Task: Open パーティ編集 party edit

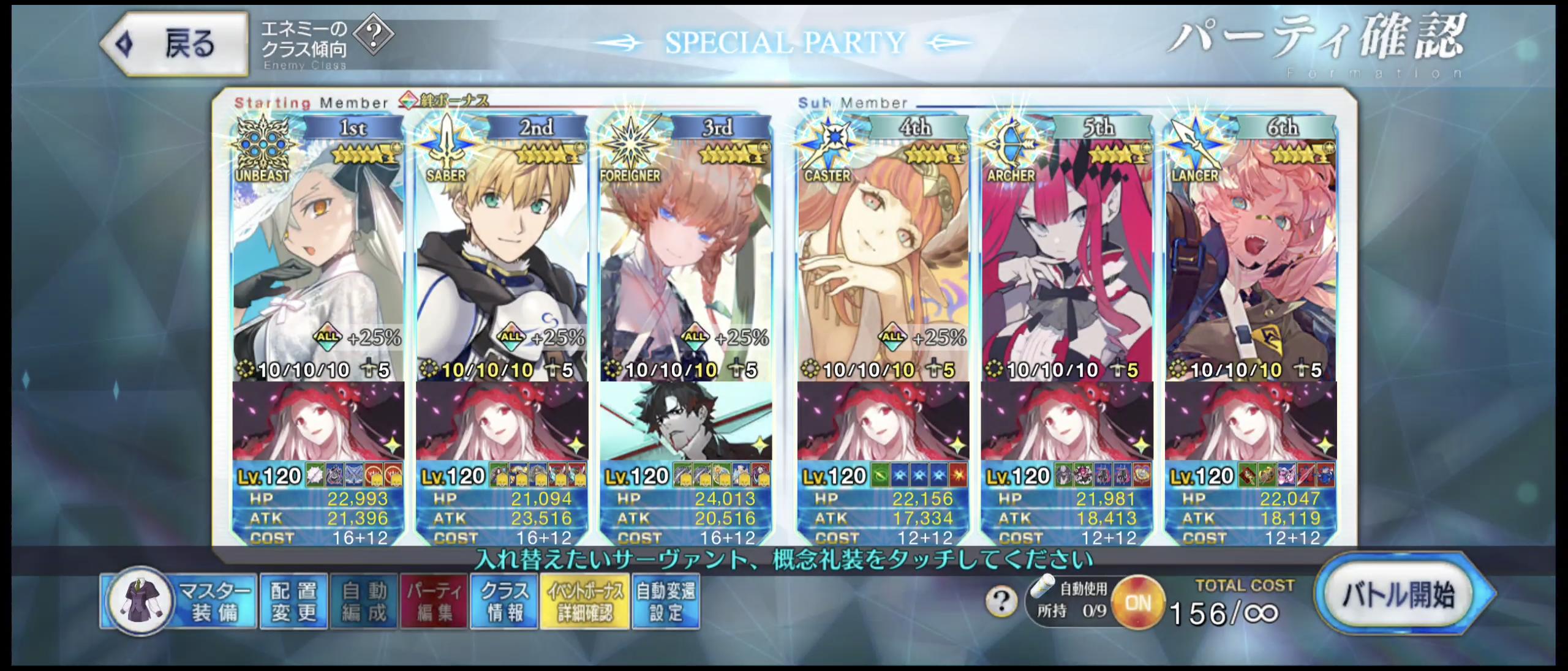Action: 434,601
